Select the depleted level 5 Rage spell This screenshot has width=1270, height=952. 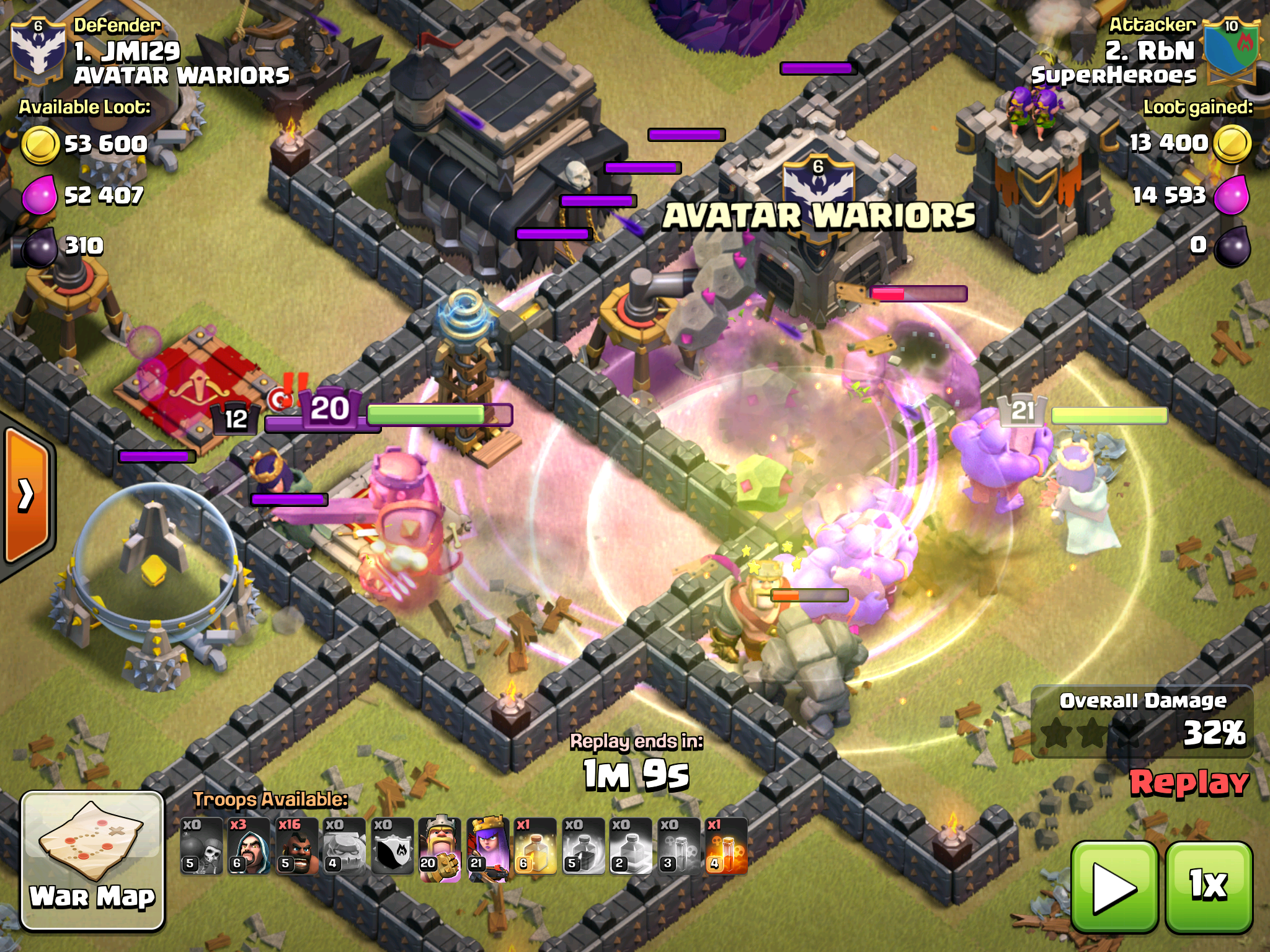583,847
